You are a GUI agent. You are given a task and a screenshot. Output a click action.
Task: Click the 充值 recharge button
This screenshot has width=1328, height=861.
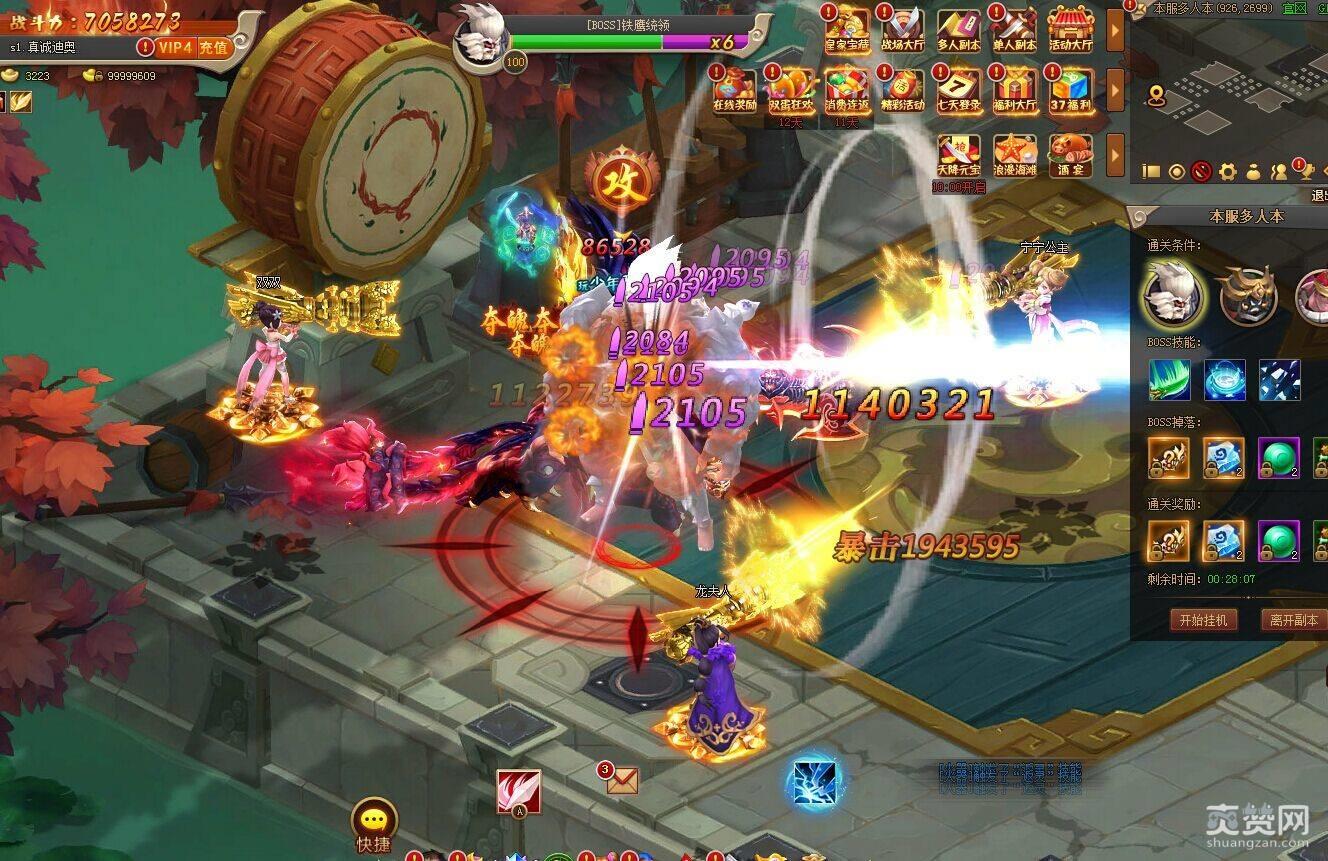pyautogui.click(x=213, y=47)
